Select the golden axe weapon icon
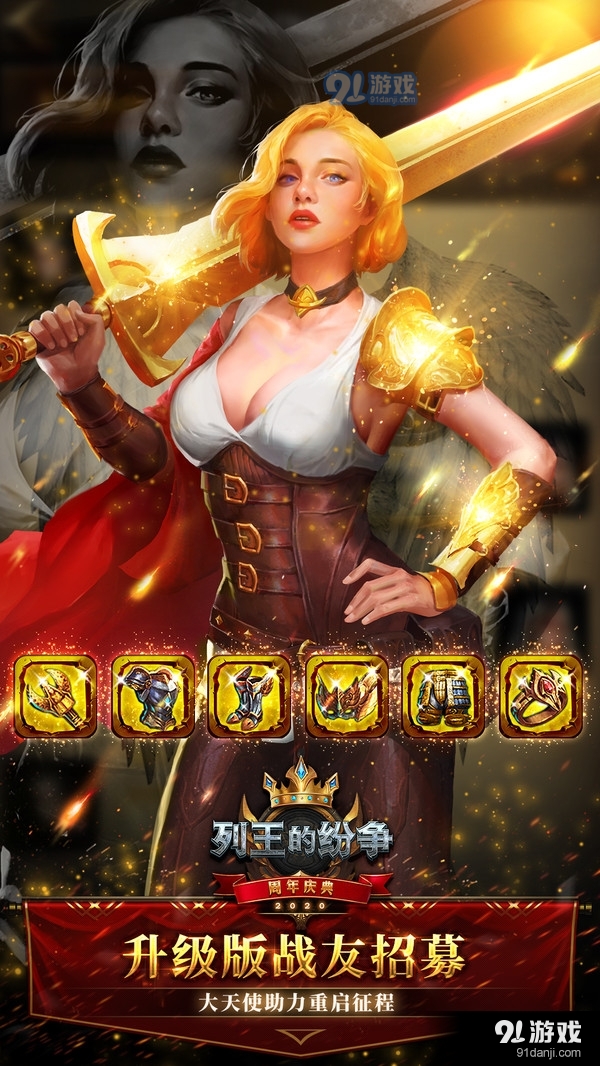 point(56,696)
